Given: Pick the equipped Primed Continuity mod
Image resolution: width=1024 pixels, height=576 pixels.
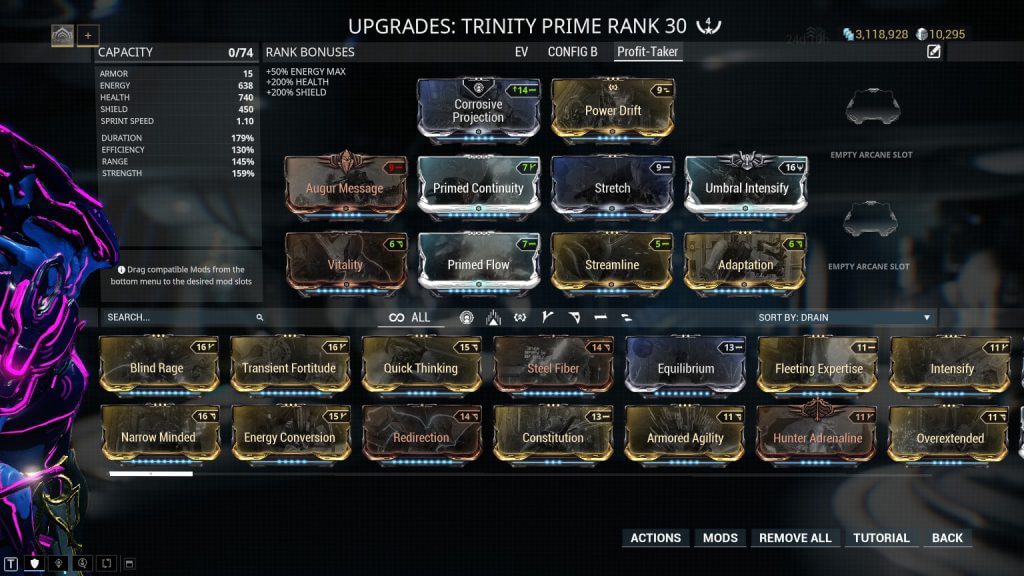Looking at the screenshot, I should pyautogui.click(x=478, y=187).
